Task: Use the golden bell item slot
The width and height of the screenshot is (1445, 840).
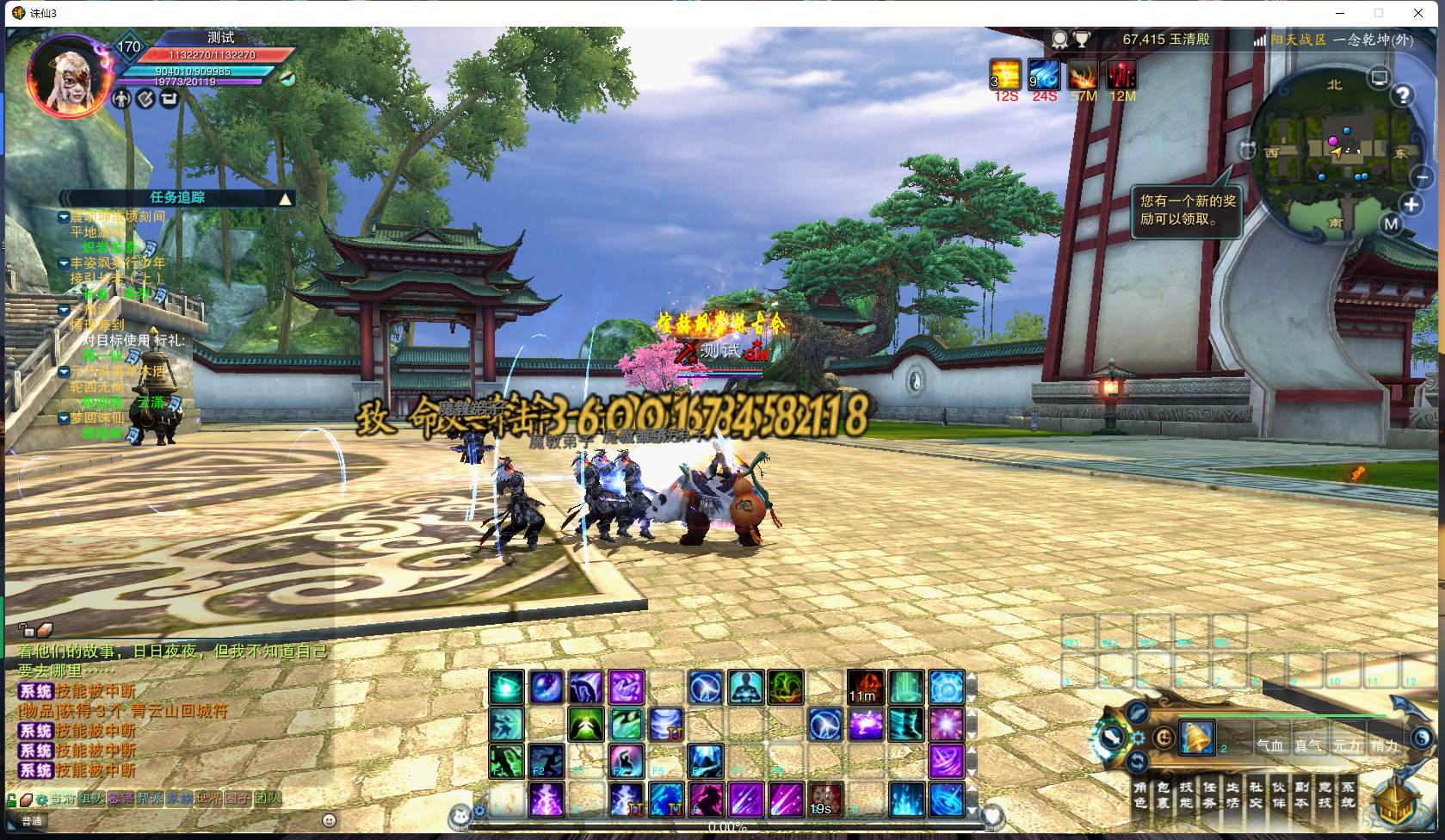Action: point(1196,738)
